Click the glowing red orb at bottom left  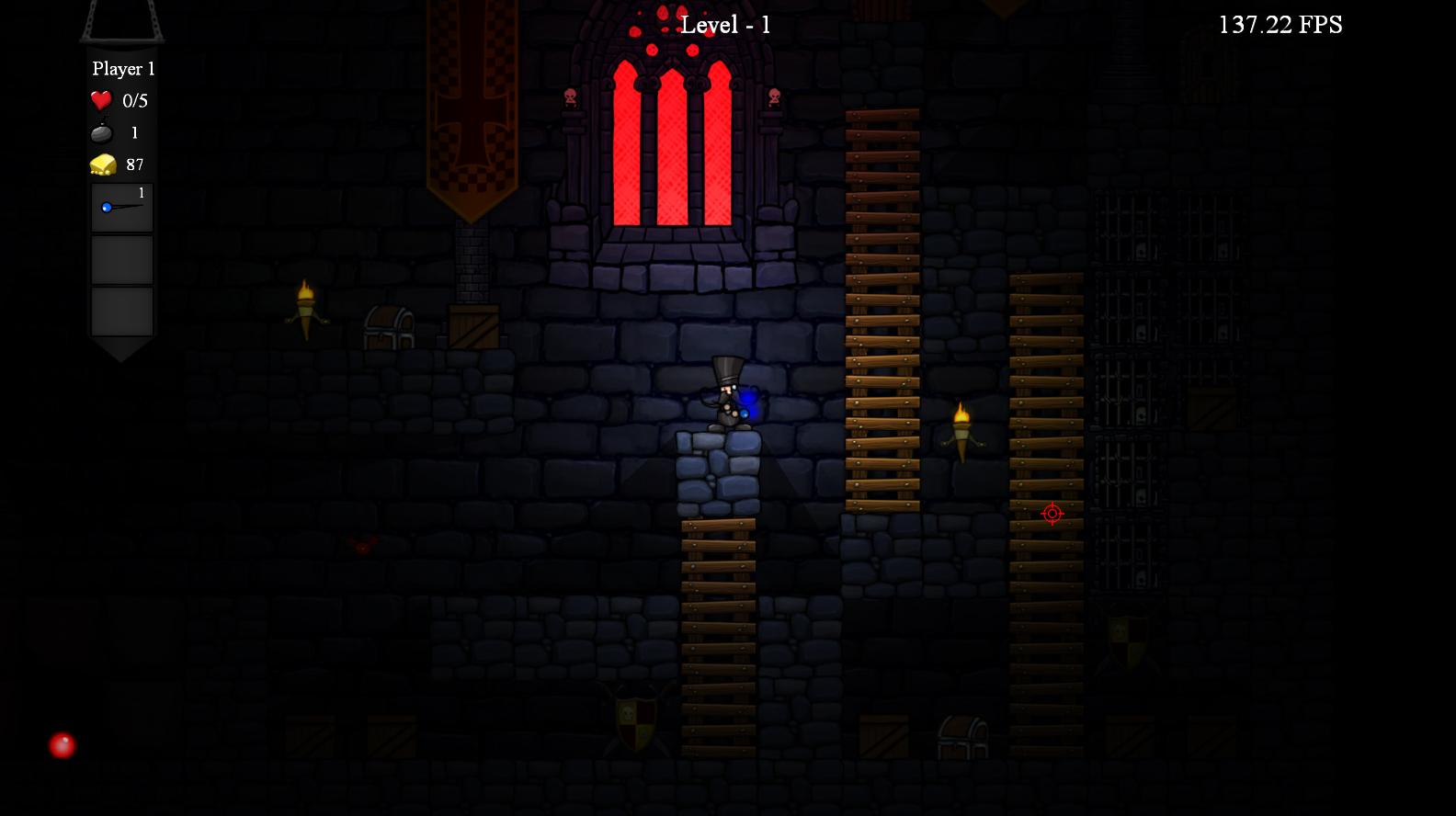click(x=61, y=746)
